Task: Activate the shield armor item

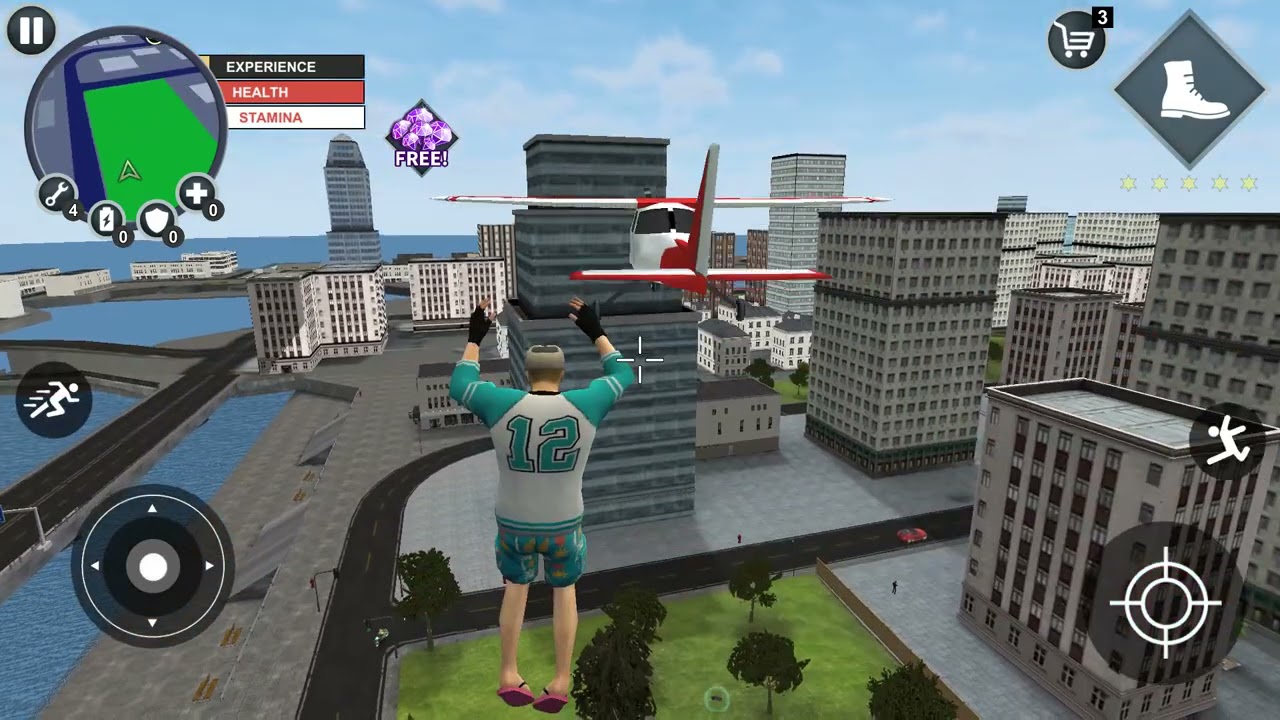Action: coord(157,219)
